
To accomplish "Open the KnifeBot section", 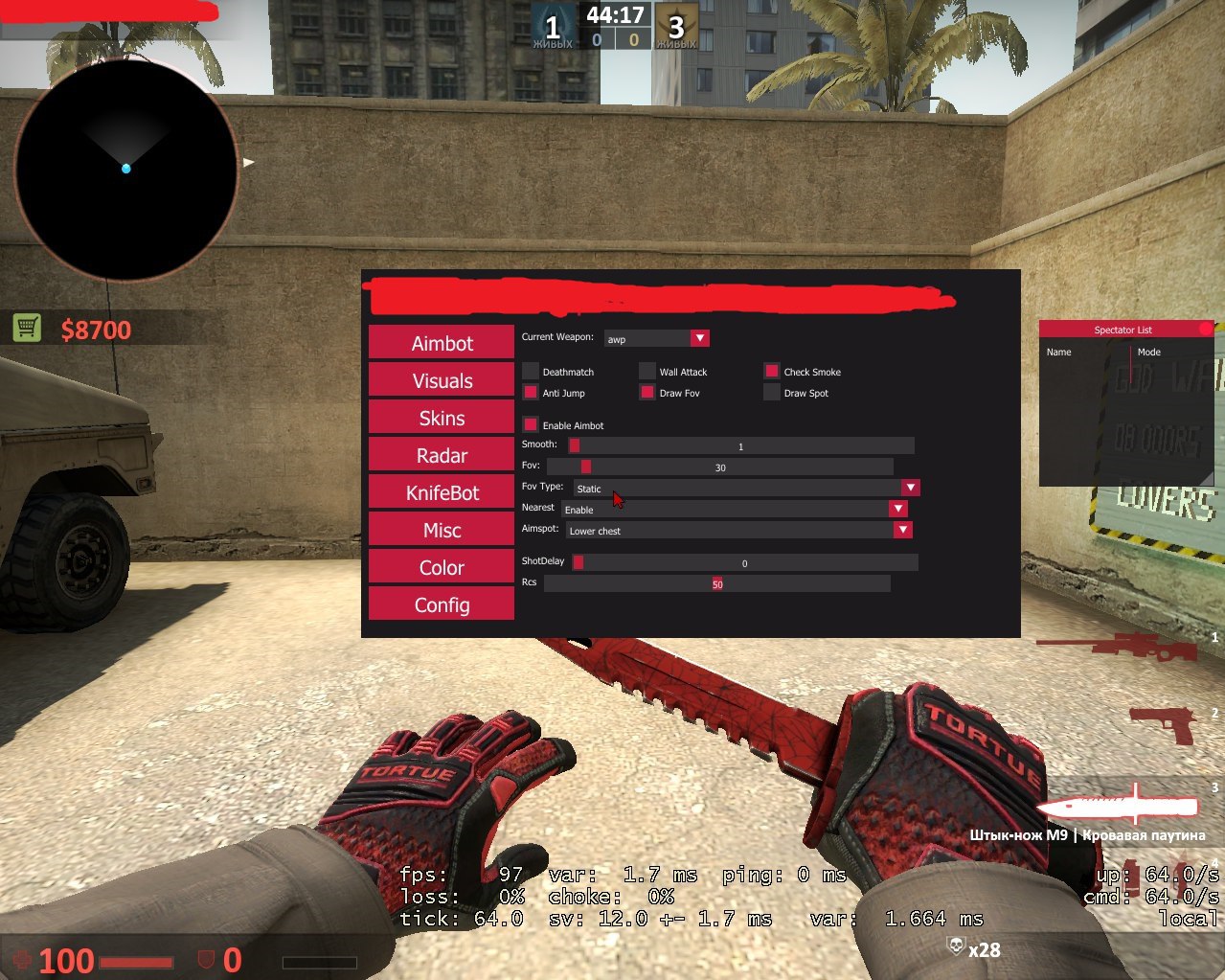I will click(x=442, y=492).
